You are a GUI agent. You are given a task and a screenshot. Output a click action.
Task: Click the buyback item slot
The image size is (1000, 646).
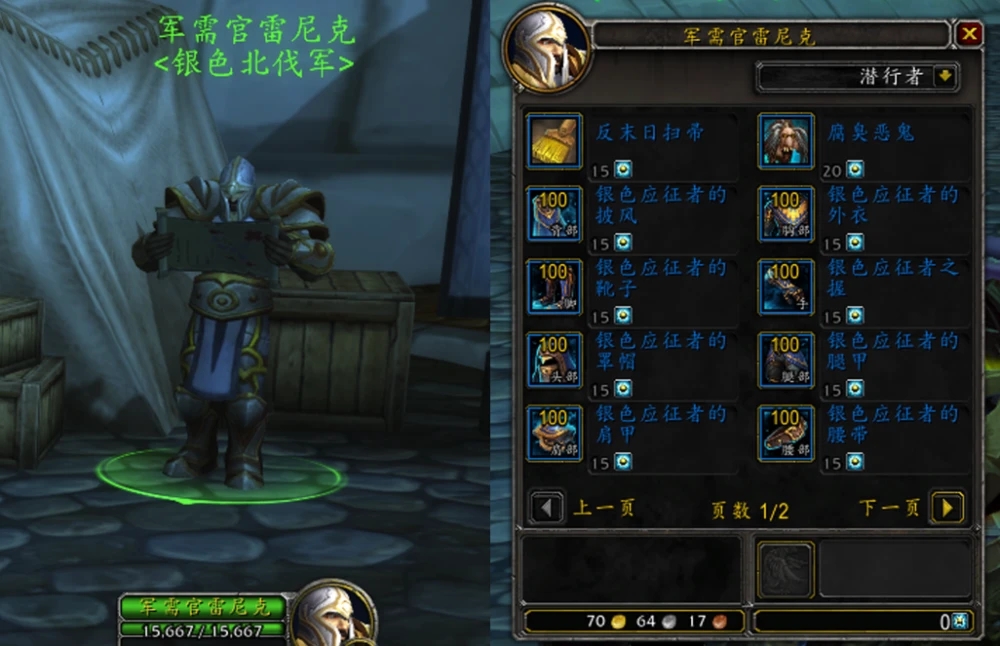785,569
